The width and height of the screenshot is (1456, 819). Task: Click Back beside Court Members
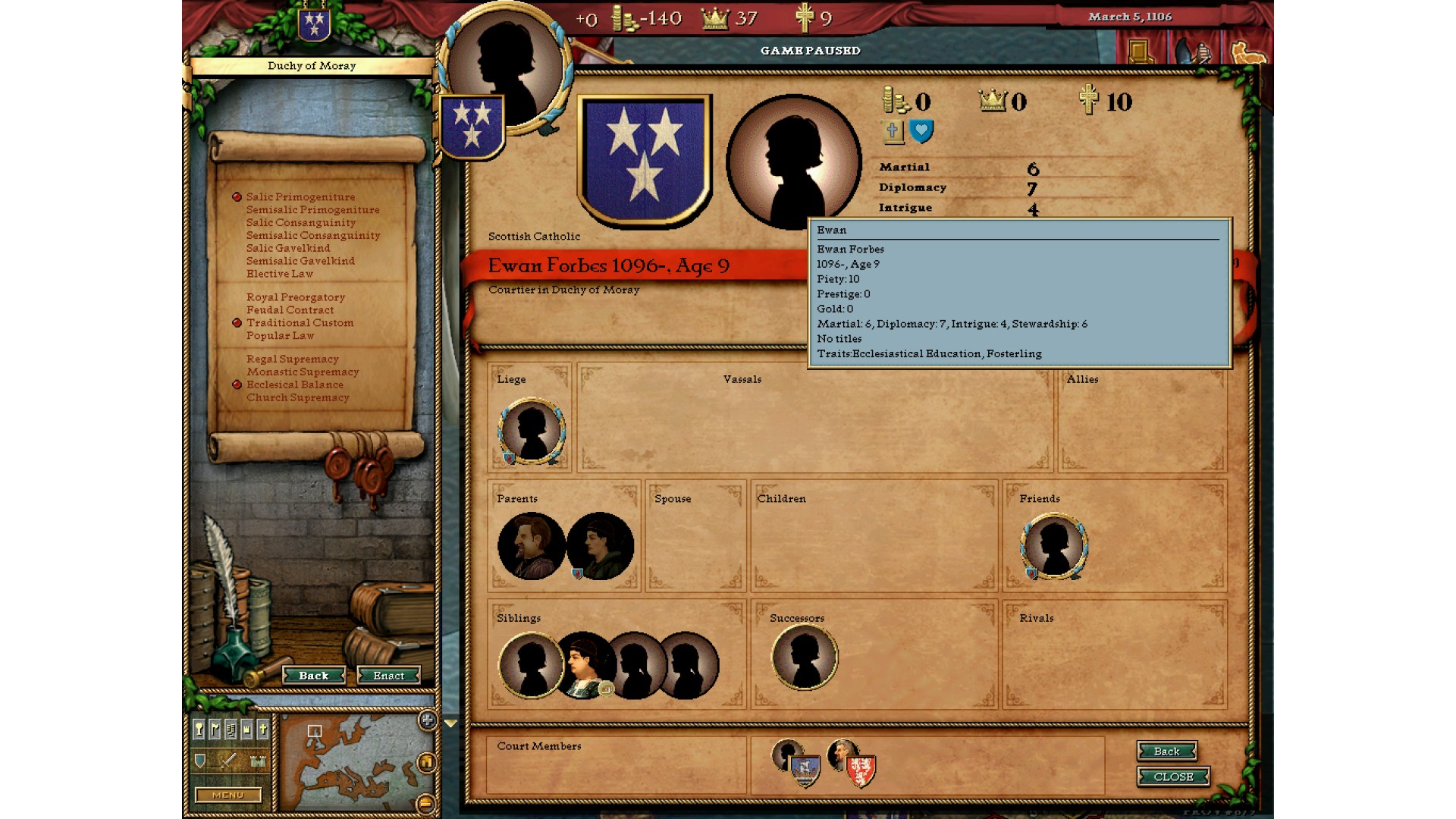tap(1166, 751)
